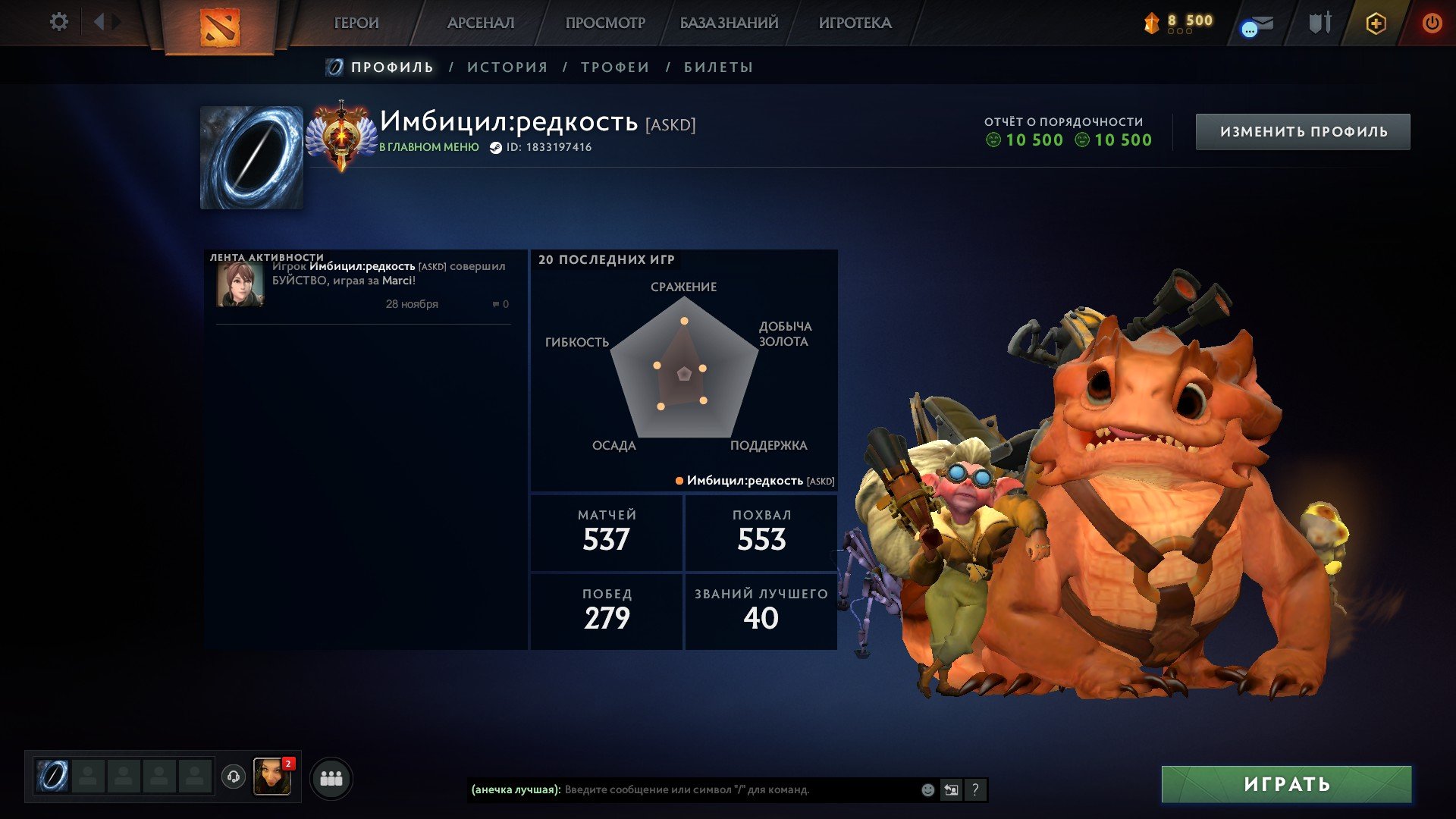This screenshot has height=819, width=1456.
Task: Click the Dota Plus hexagon icon
Action: point(1377,23)
